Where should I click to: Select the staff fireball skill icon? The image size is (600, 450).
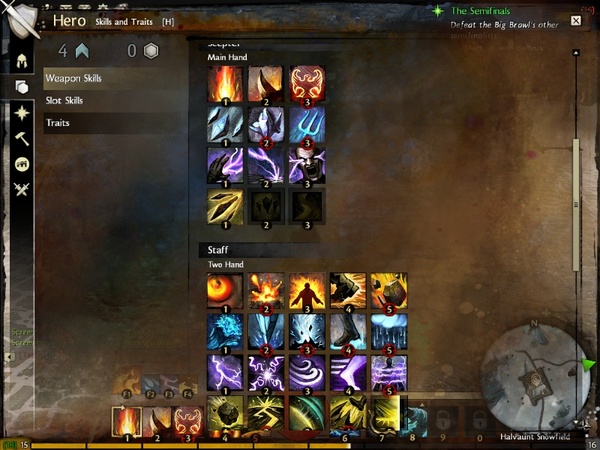click(x=225, y=290)
